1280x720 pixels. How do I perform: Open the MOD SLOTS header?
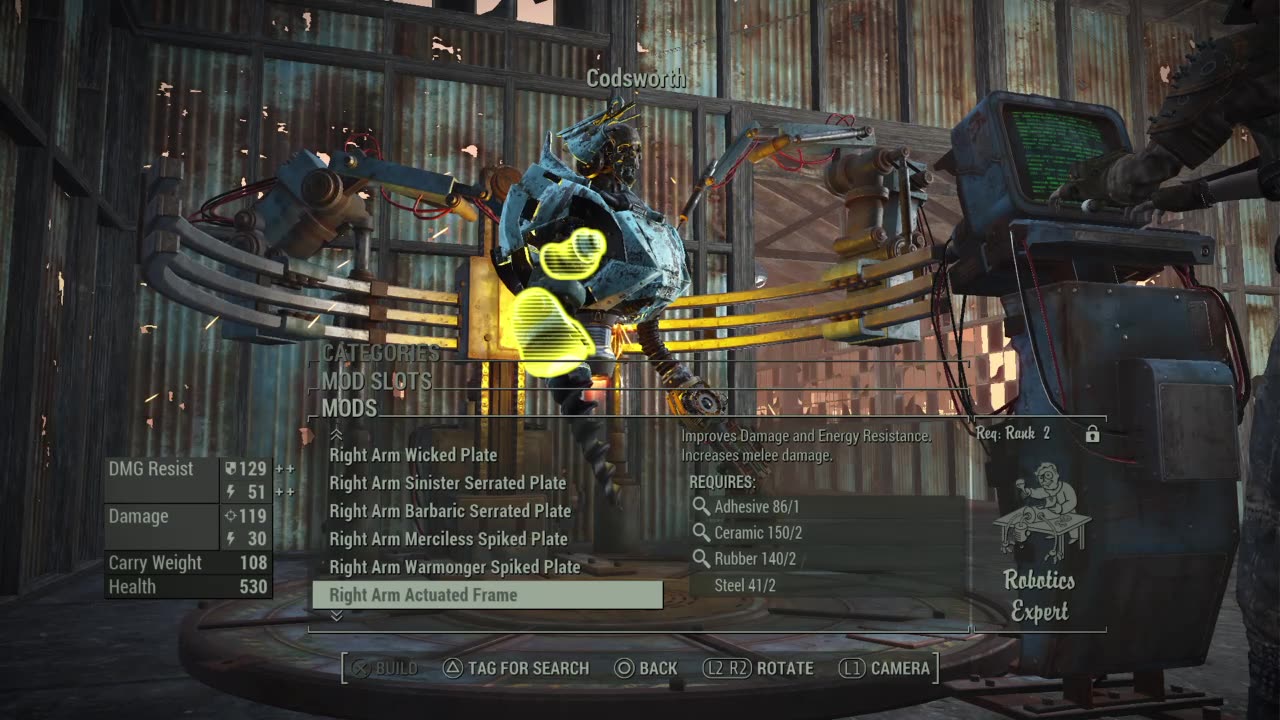click(x=377, y=381)
